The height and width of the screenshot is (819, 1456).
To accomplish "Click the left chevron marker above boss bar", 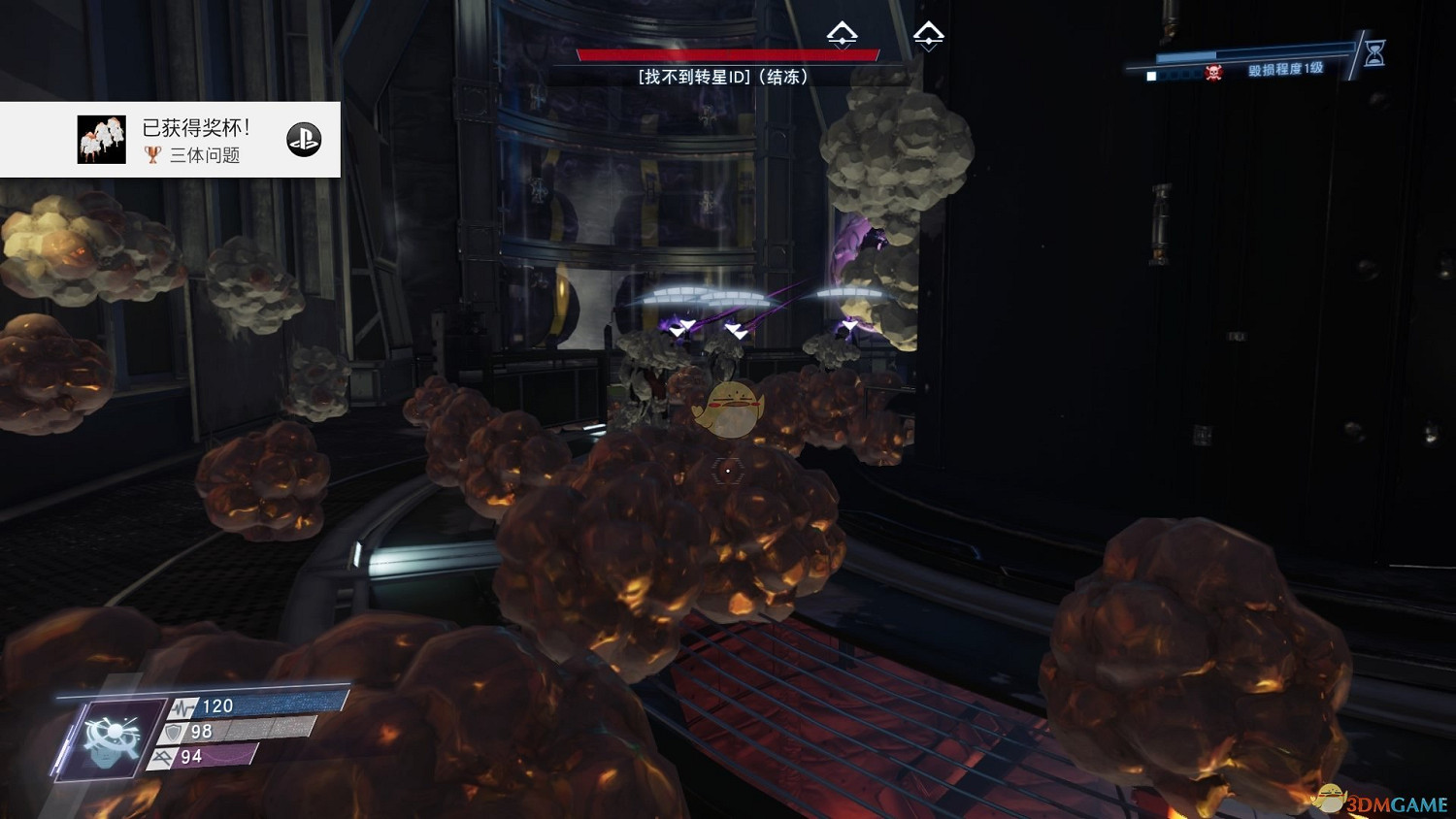I will pos(844,36).
